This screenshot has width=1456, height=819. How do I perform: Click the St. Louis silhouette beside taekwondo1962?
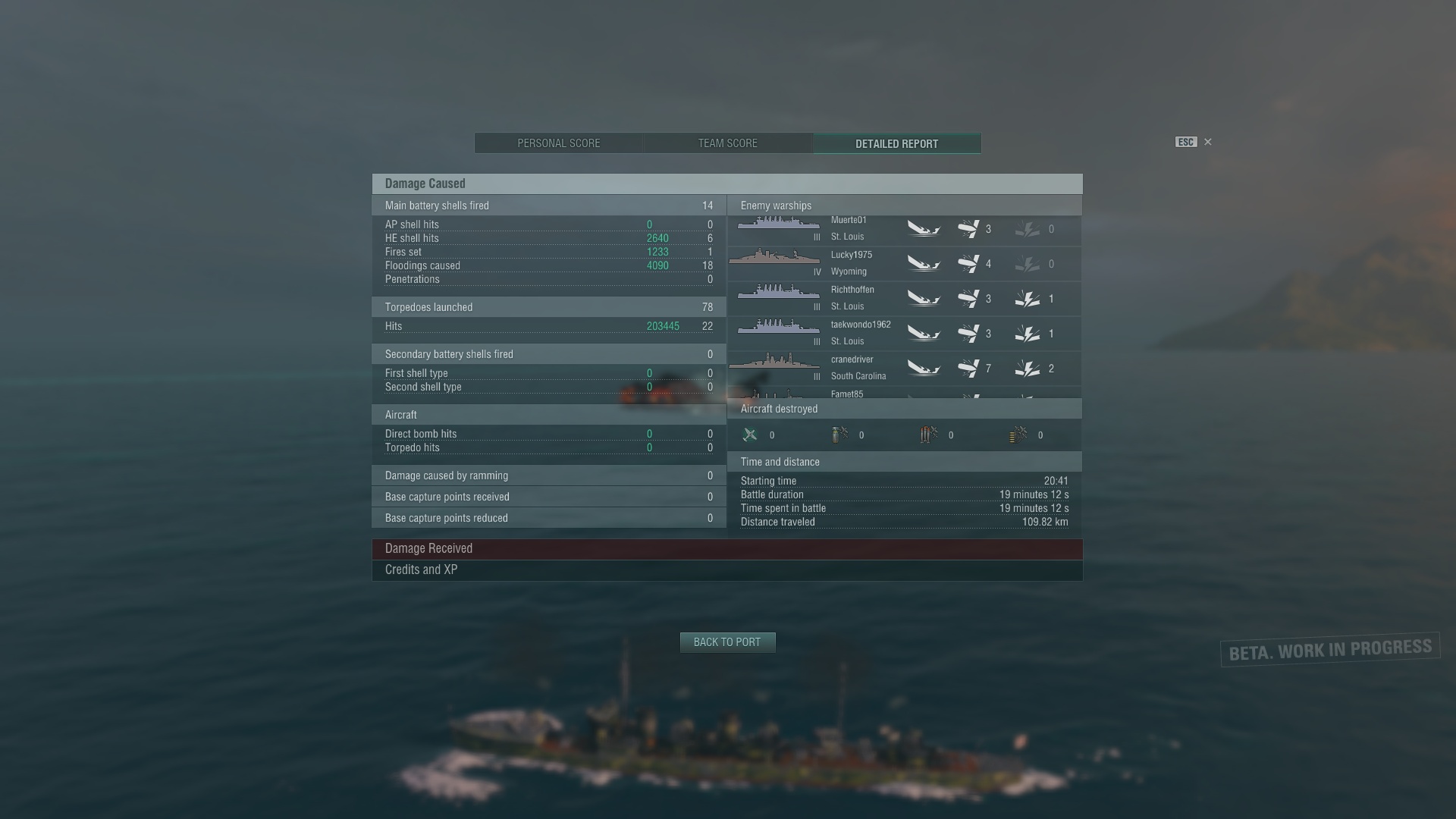coord(777,328)
